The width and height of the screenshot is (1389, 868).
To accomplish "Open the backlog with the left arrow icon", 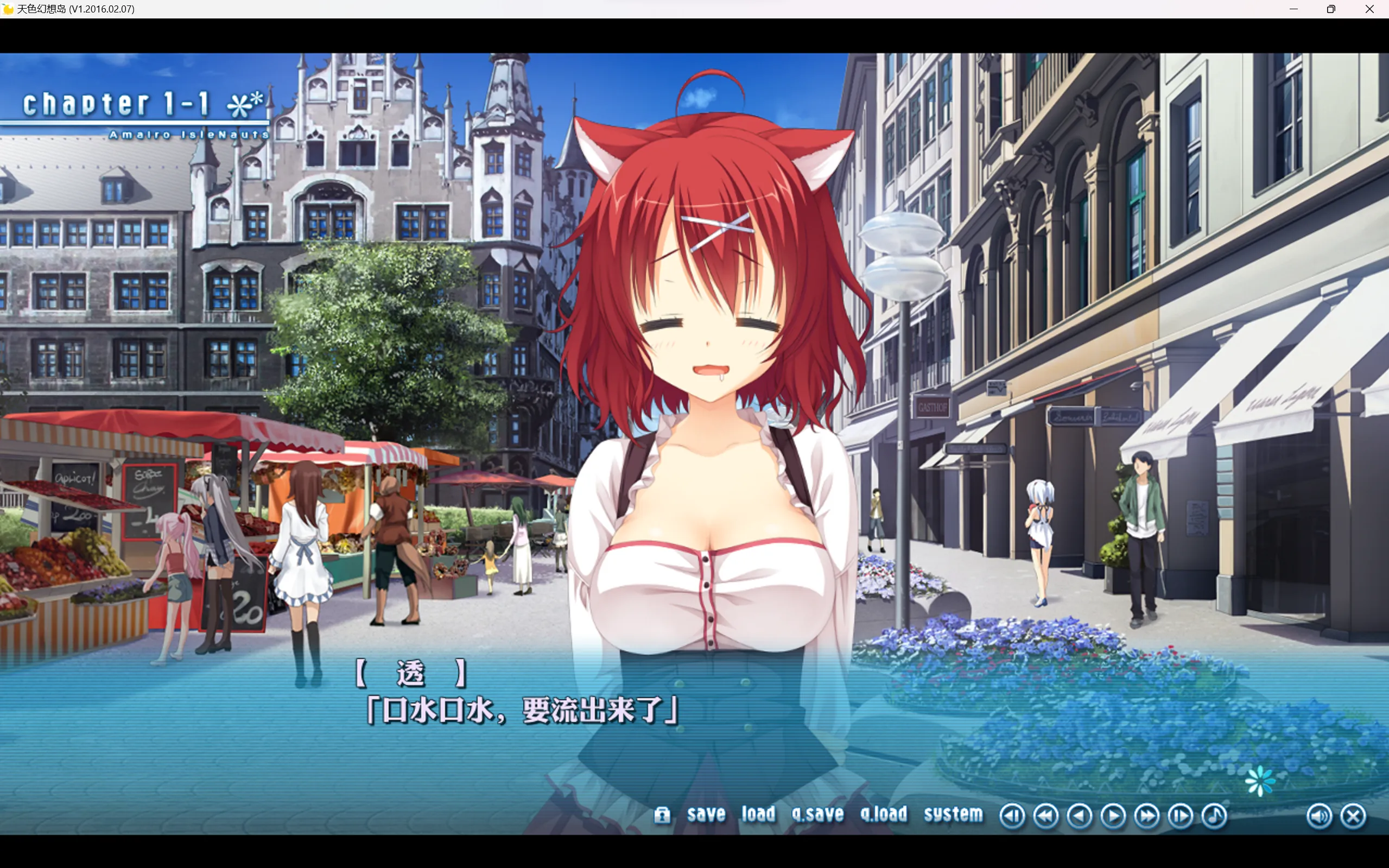I will (1081, 815).
